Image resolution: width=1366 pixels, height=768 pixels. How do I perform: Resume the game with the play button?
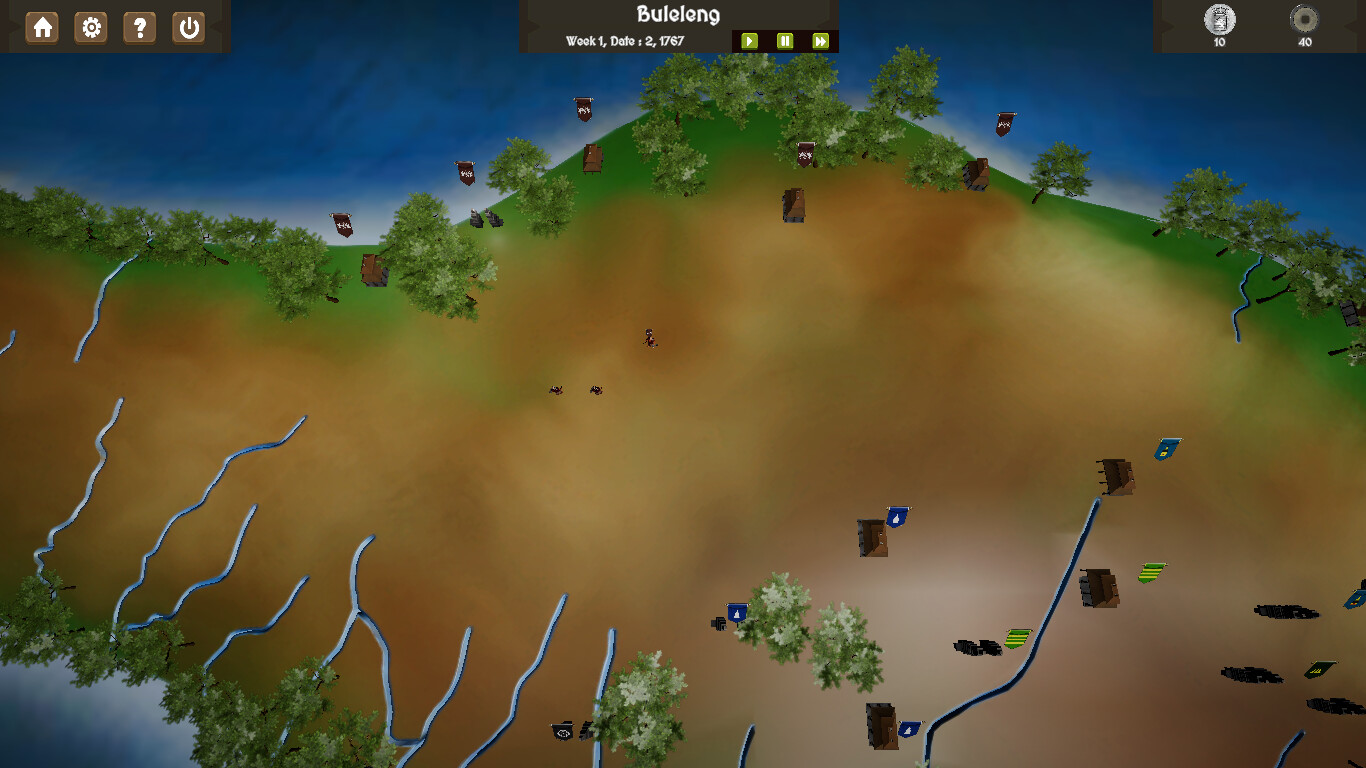pyautogui.click(x=750, y=42)
